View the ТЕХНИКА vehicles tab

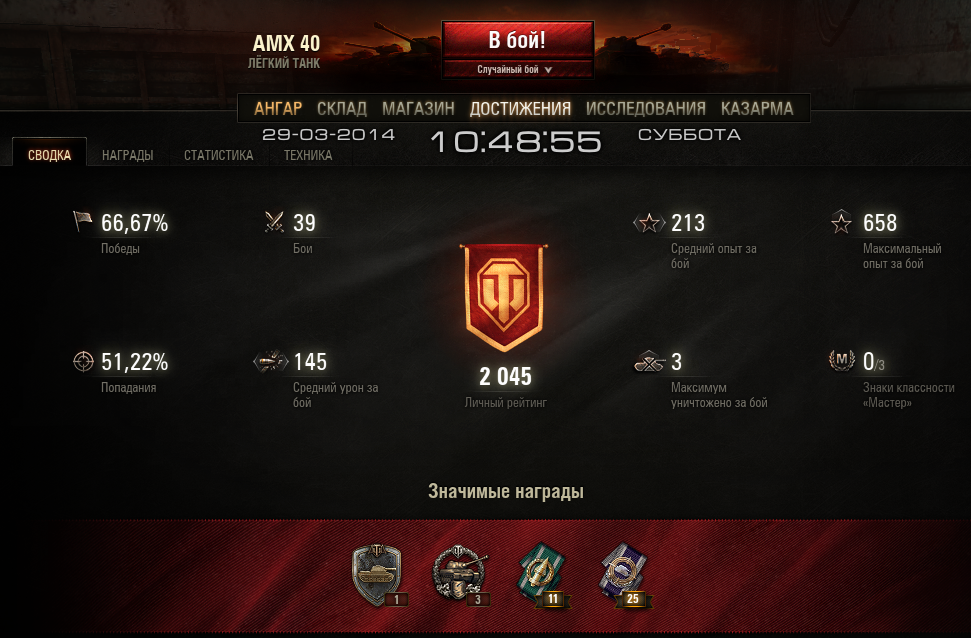pyautogui.click(x=308, y=155)
